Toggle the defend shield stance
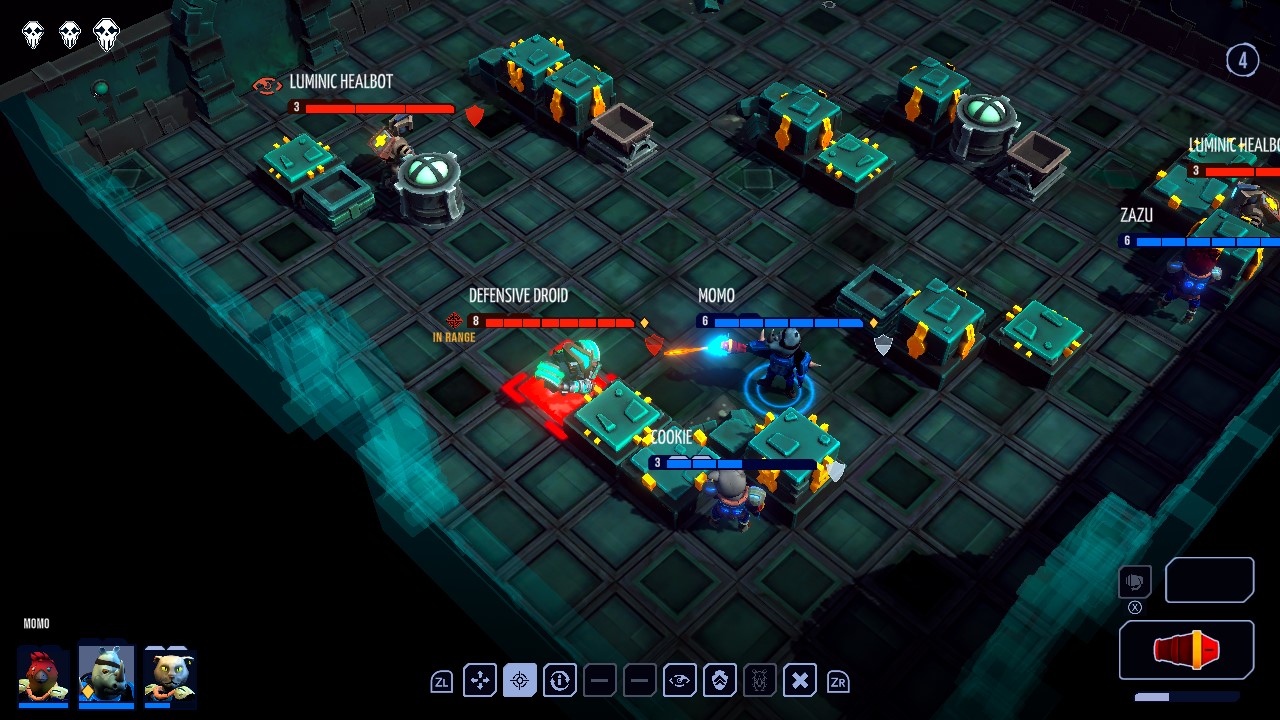Viewport: 1280px width, 720px height. 720,680
